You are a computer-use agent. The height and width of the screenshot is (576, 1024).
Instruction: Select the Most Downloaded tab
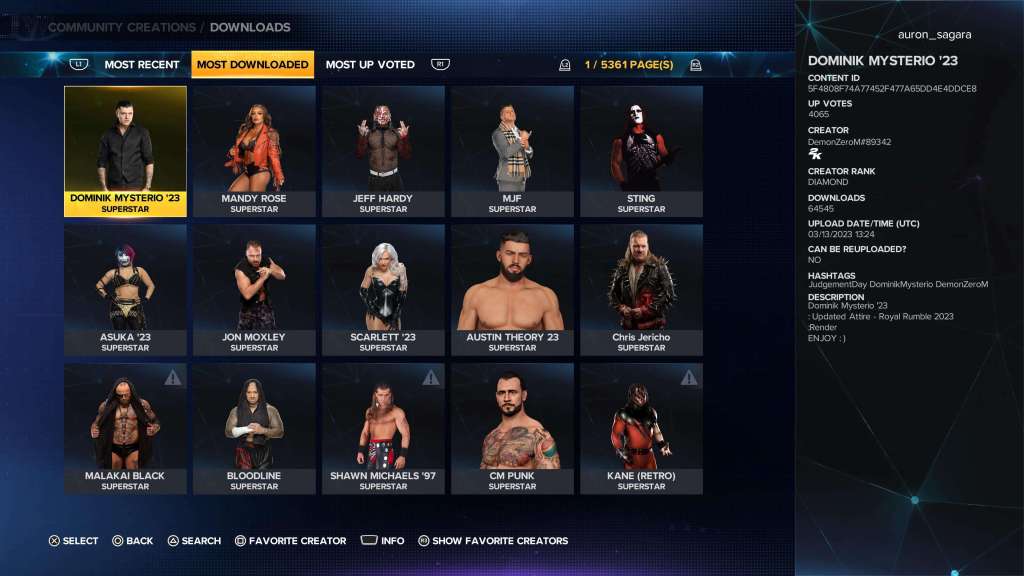252,65
